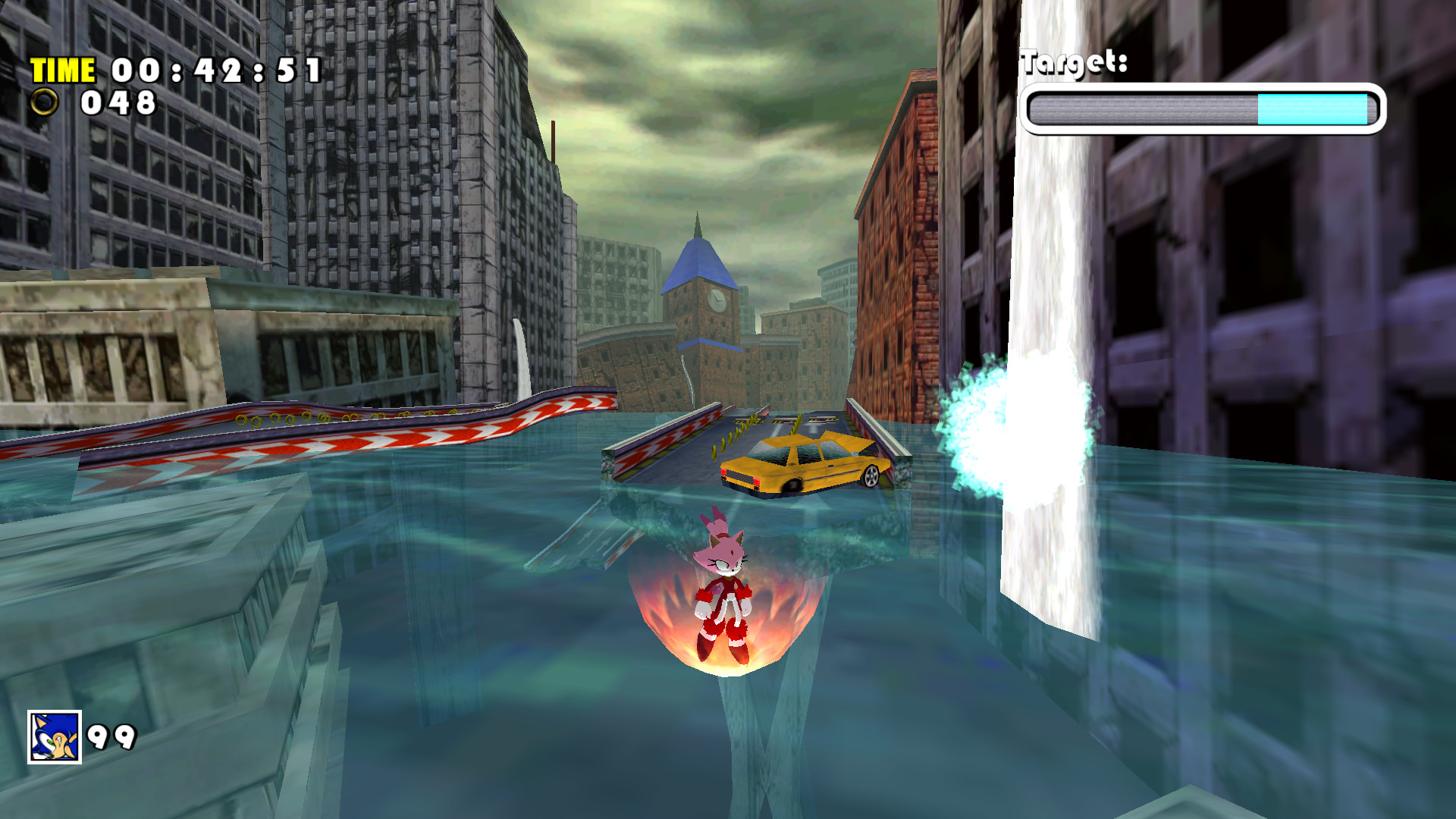Image resolution: width=1456 pixels, height=819 pixels.
Task: Open the Target header label
Action: (x=1077, y=61)
